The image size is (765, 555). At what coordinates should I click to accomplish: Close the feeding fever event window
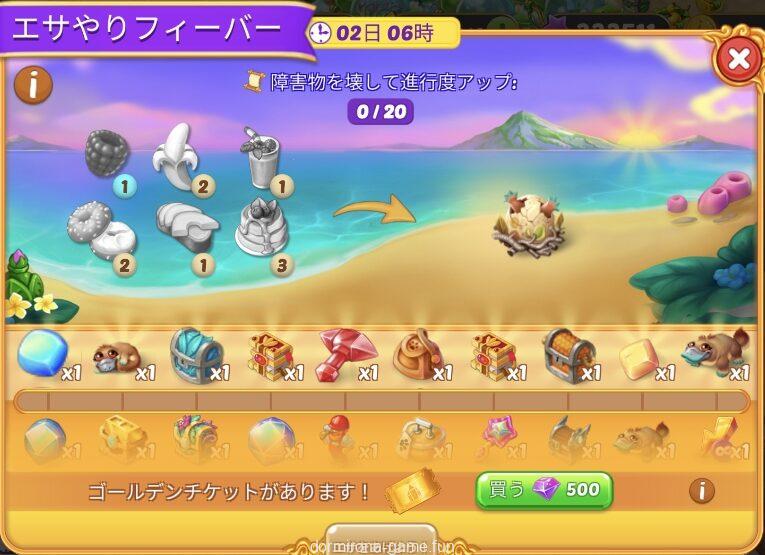coord(738,60)
